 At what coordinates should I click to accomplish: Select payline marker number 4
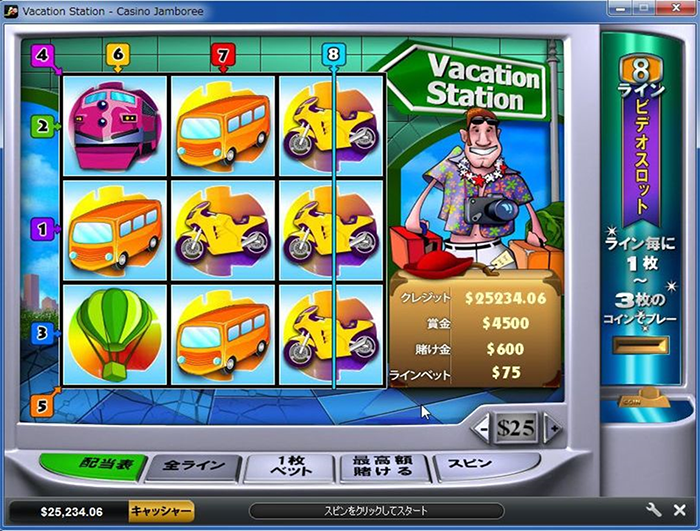pos(41,54)
